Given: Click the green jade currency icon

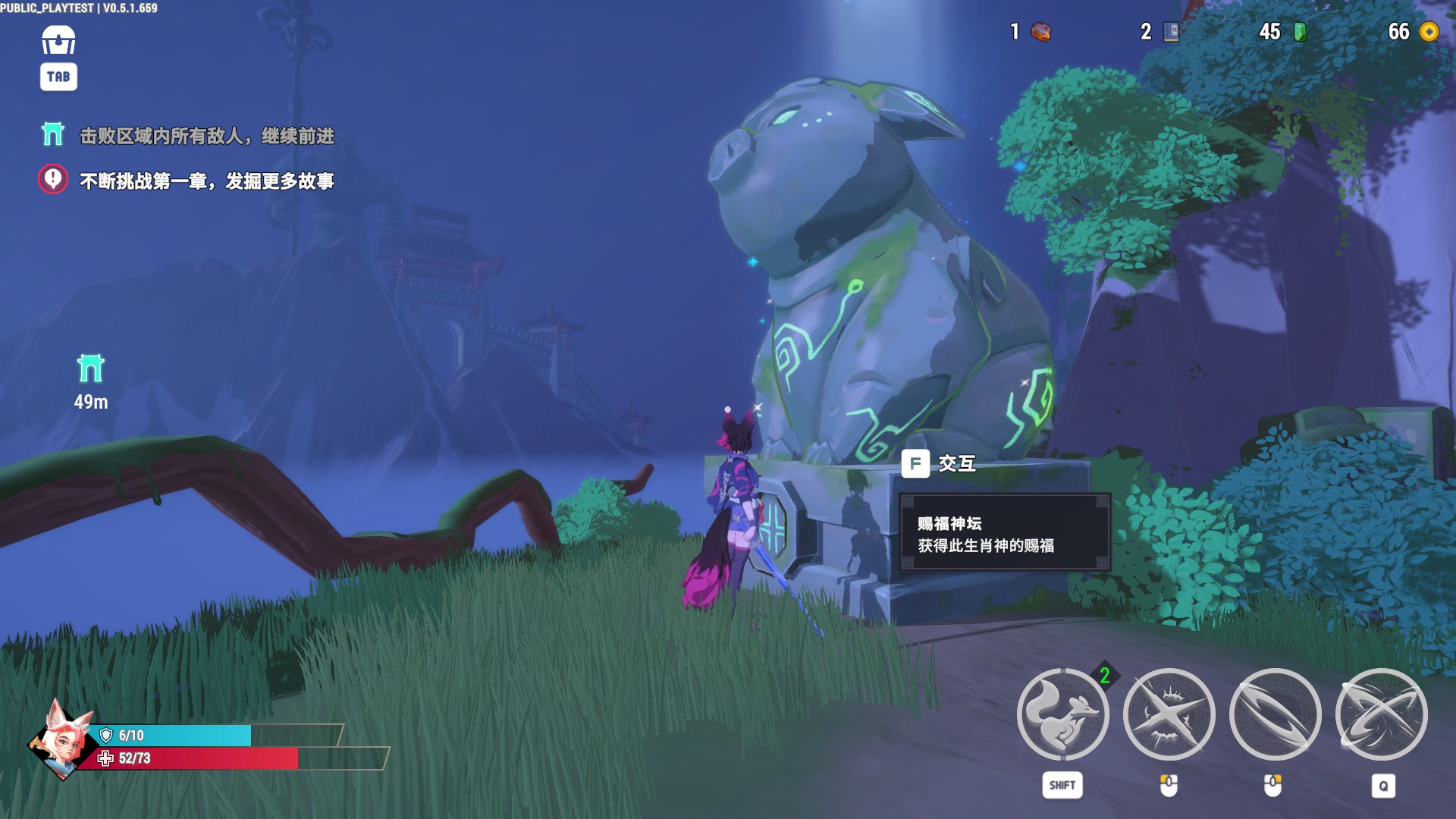Looking at the screenshot, I should pos(1300,31).
